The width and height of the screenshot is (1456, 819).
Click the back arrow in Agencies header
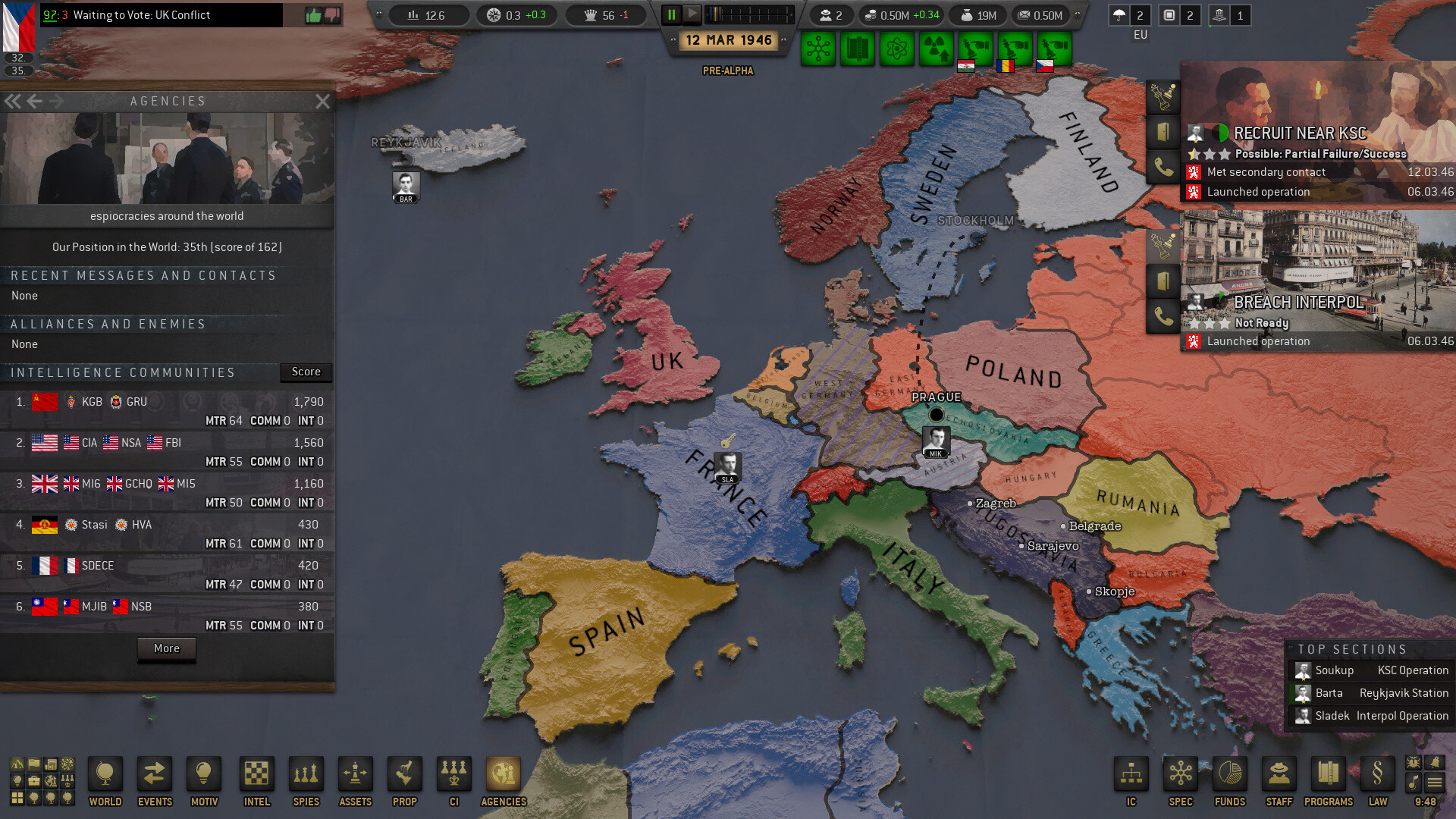tap(34, 100)
